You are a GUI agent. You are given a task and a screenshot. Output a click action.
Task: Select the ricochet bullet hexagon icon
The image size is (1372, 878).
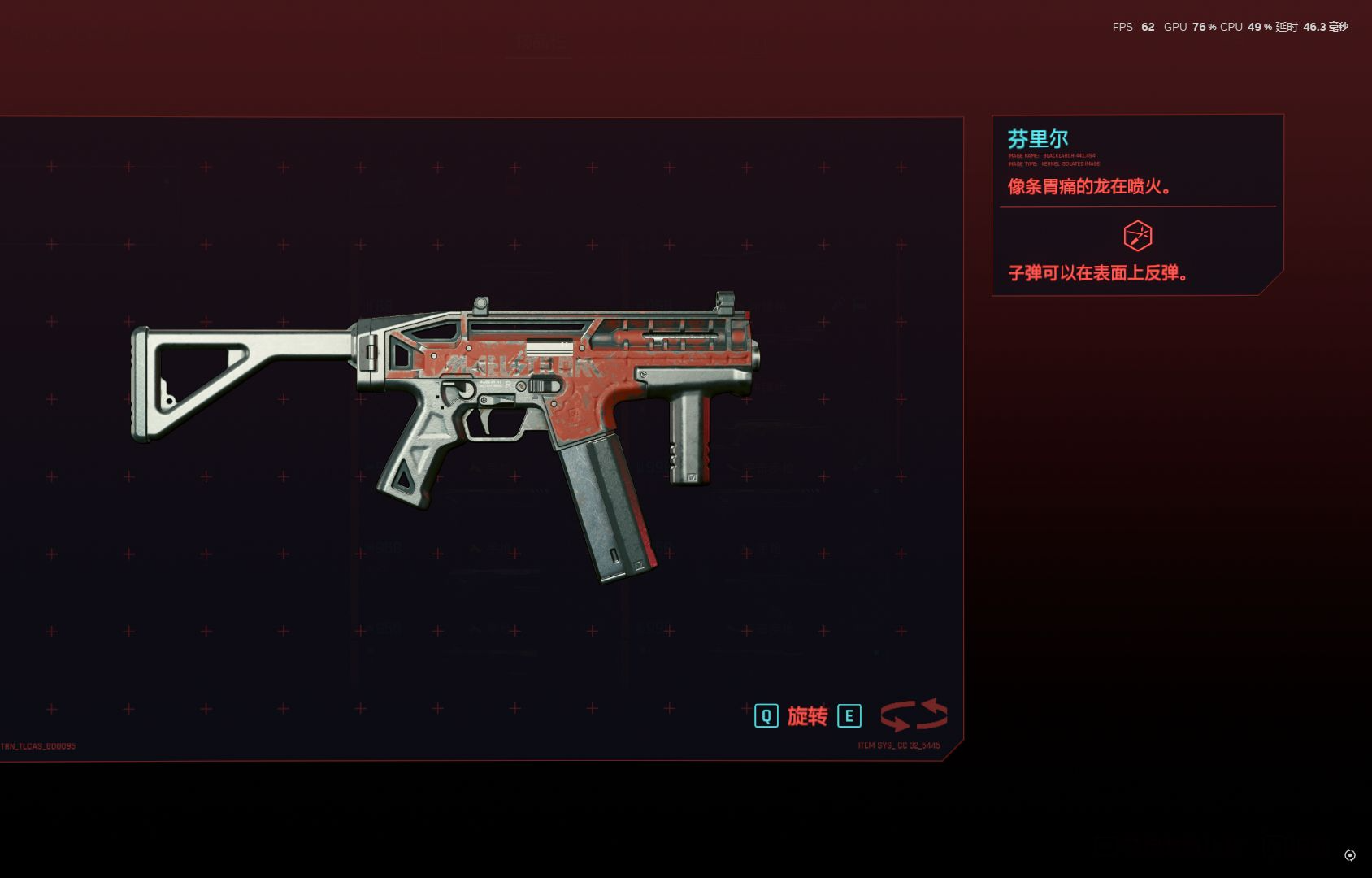1137,236
